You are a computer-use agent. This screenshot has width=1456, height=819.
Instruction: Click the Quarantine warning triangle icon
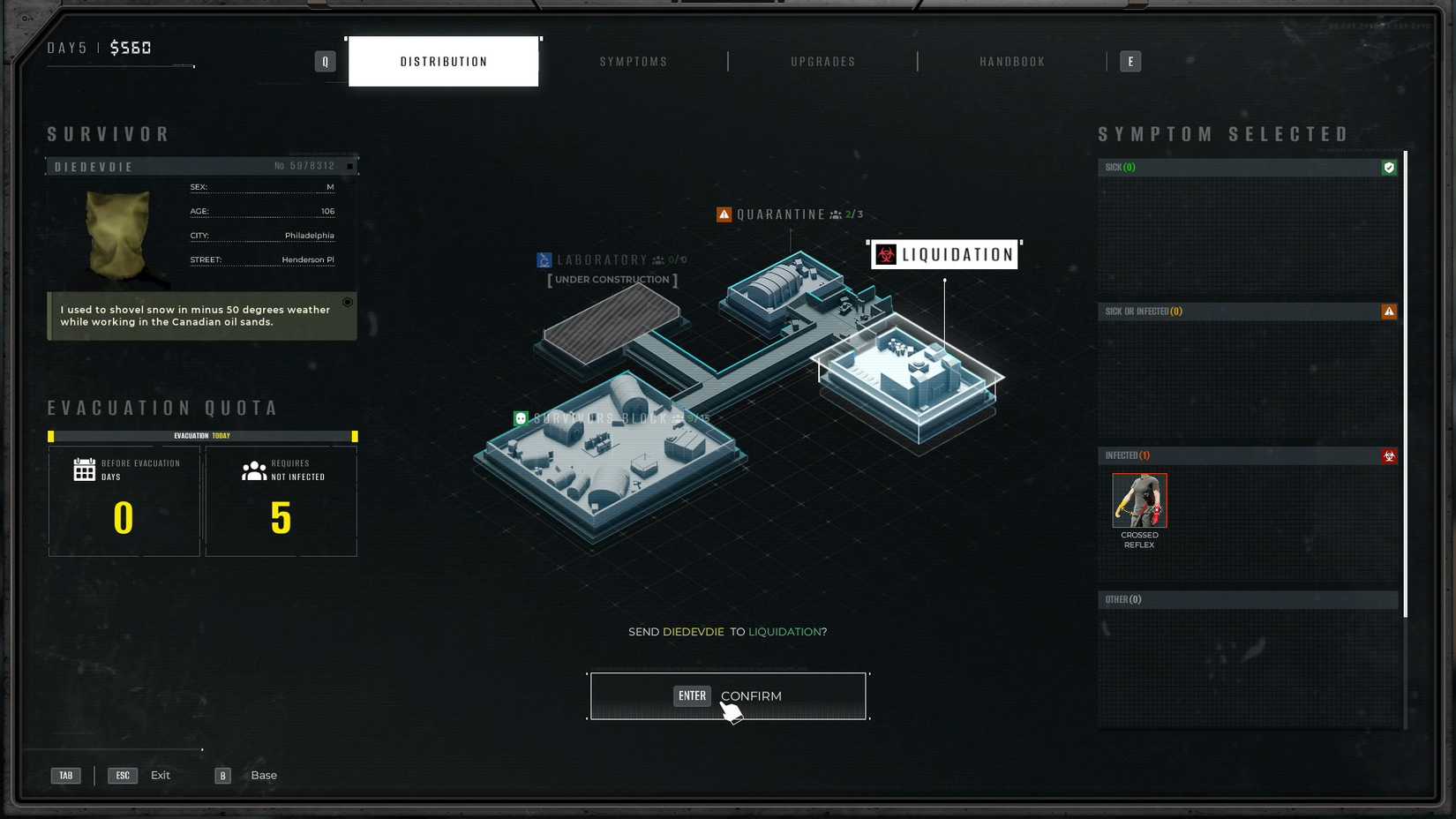[724, 214]
